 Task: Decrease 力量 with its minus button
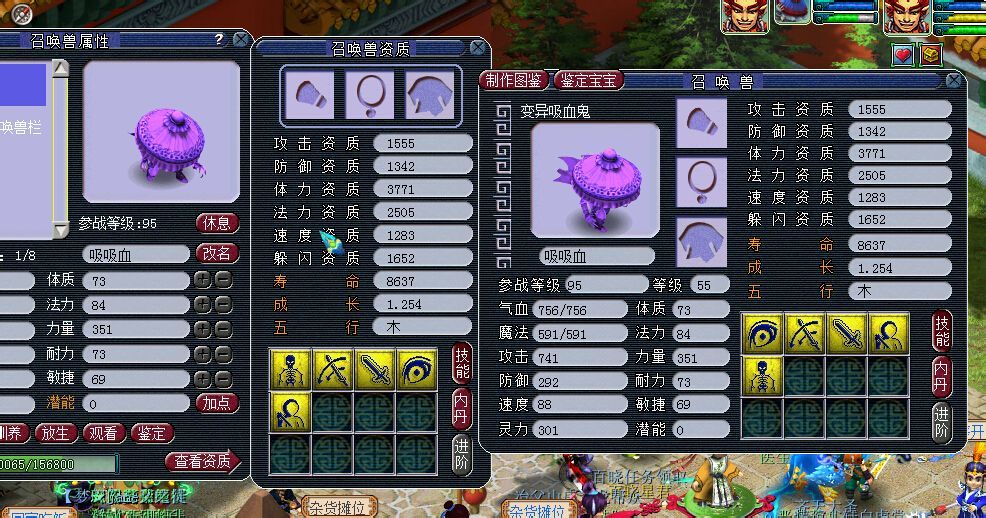coord(223,330)
